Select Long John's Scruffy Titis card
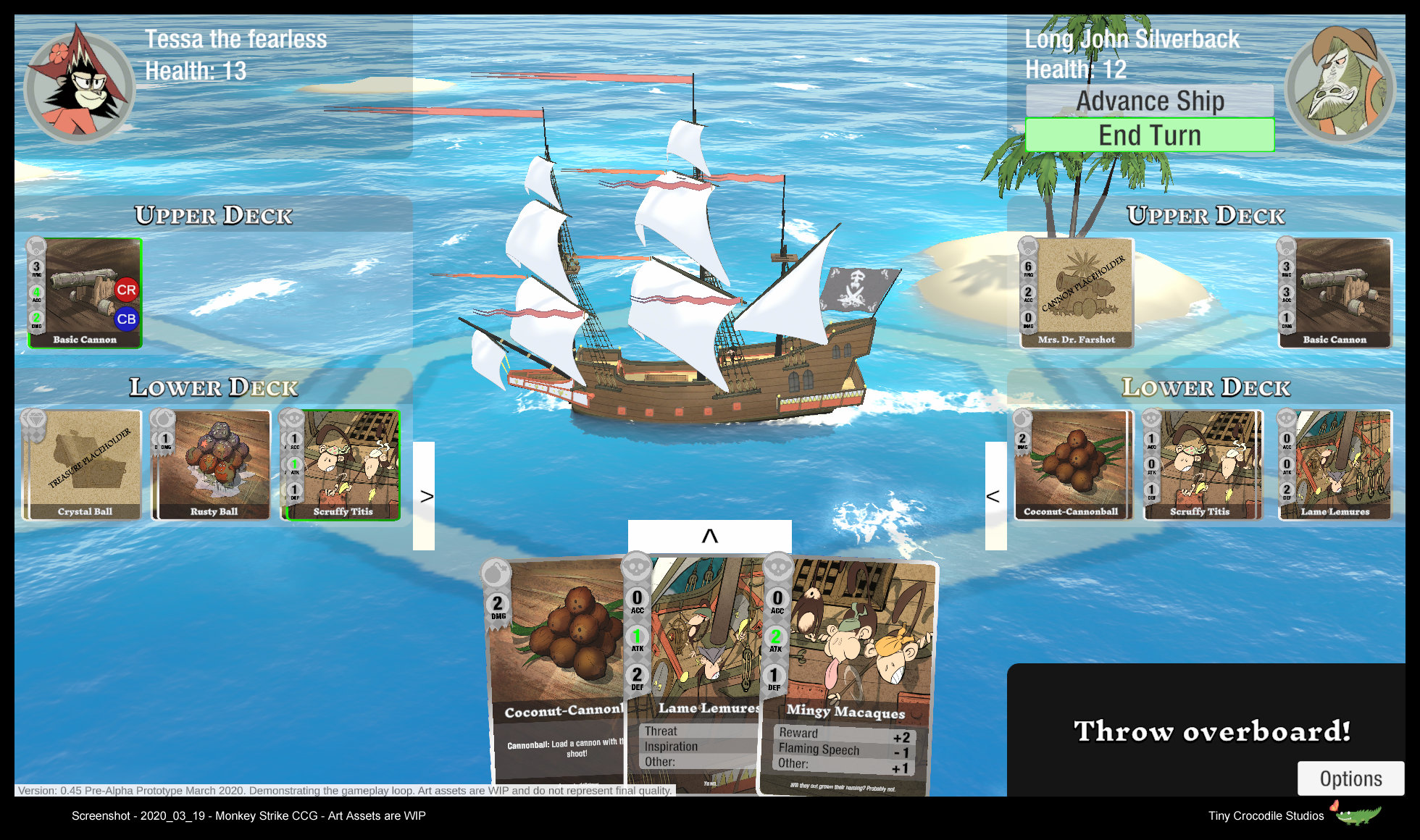This screenshot has width=1420, height=840. click(1203, 465)
